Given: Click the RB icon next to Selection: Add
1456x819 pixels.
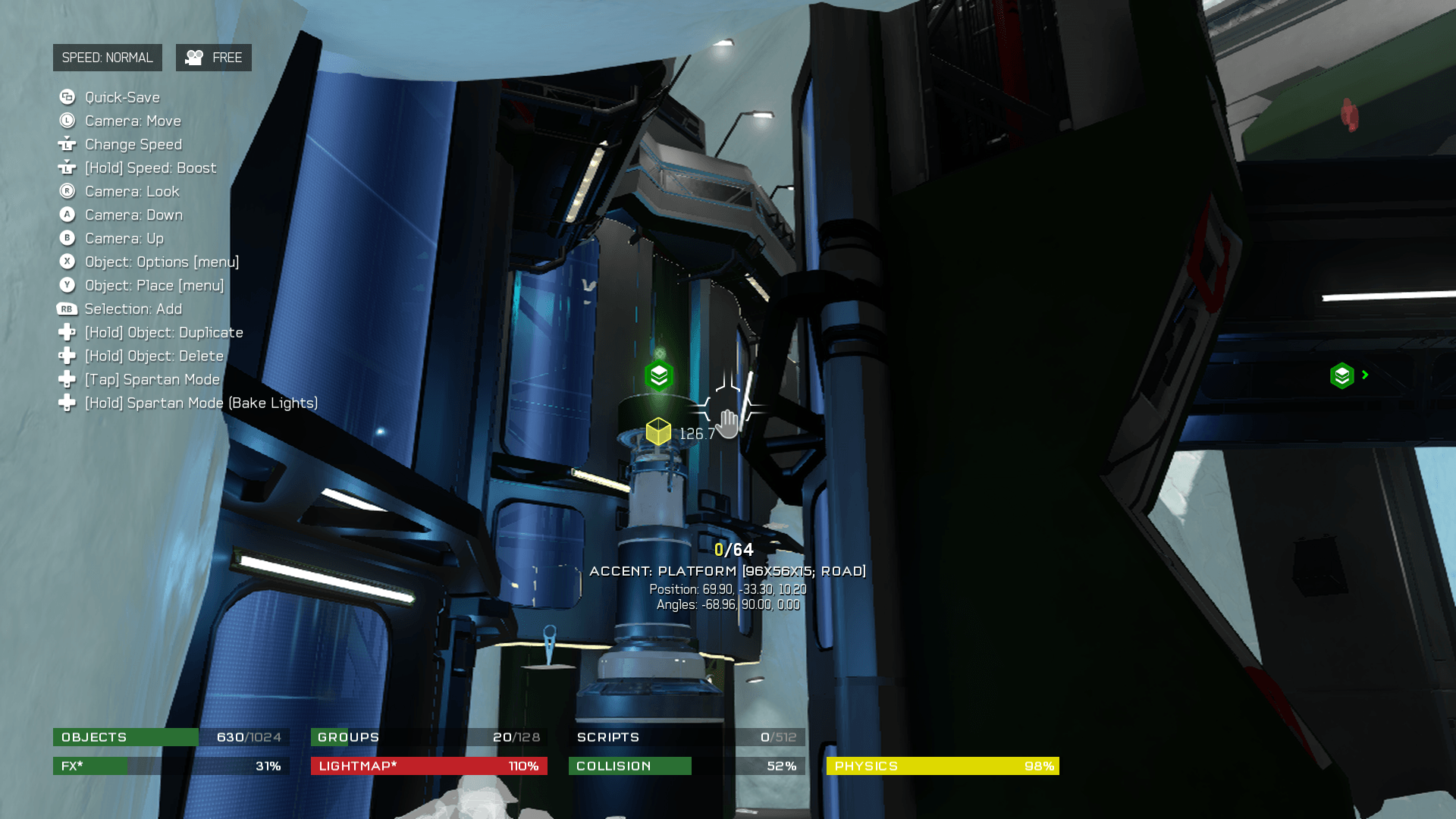Looking at the screenshot, I should [x=67, y=309].
